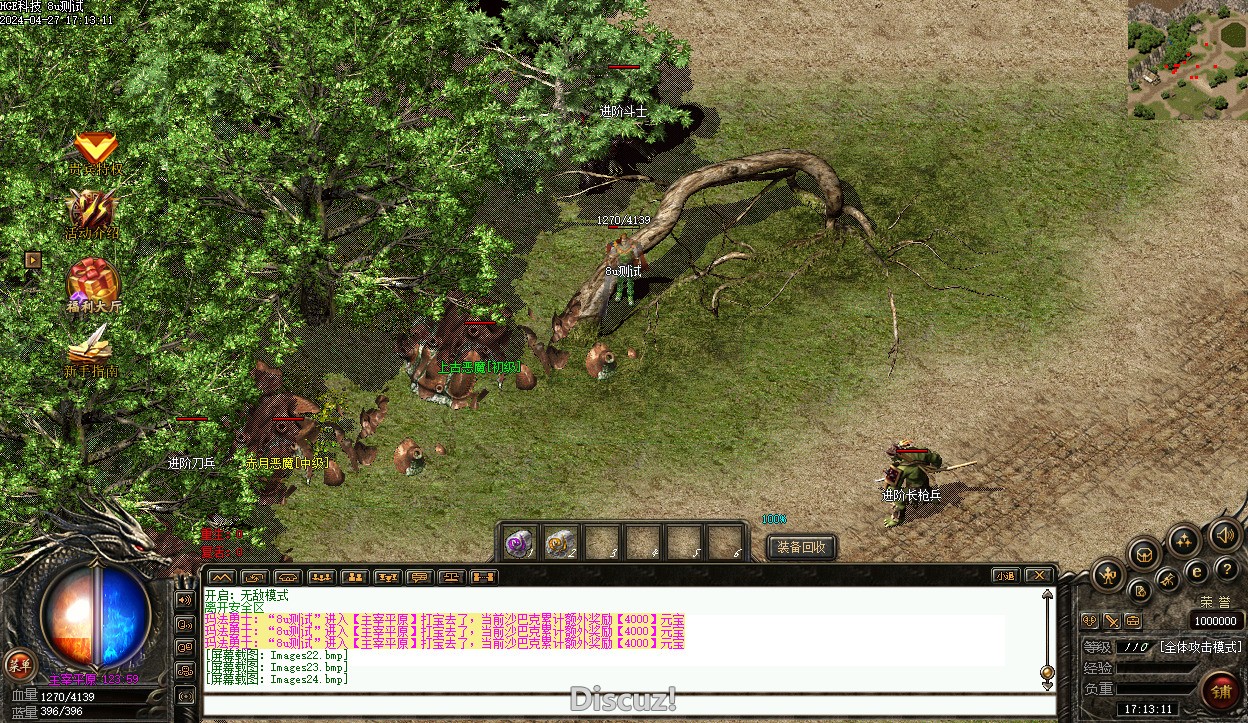The height and width of the screenshot is (723, 1248).
Task: Open the character equipment panel icon
Action: (1109, 575)
